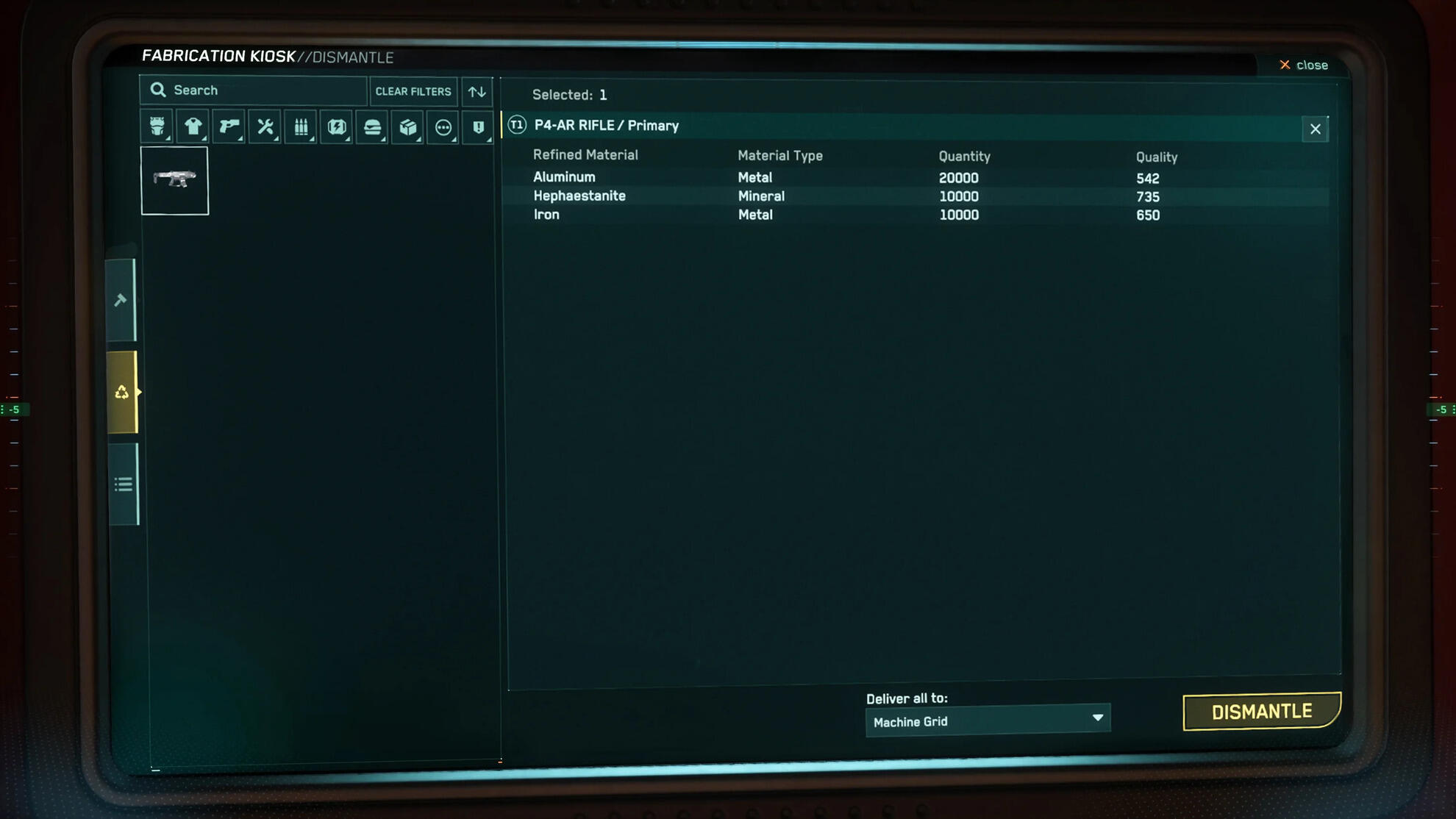Toggle the sort order arrows

[477, 92]
